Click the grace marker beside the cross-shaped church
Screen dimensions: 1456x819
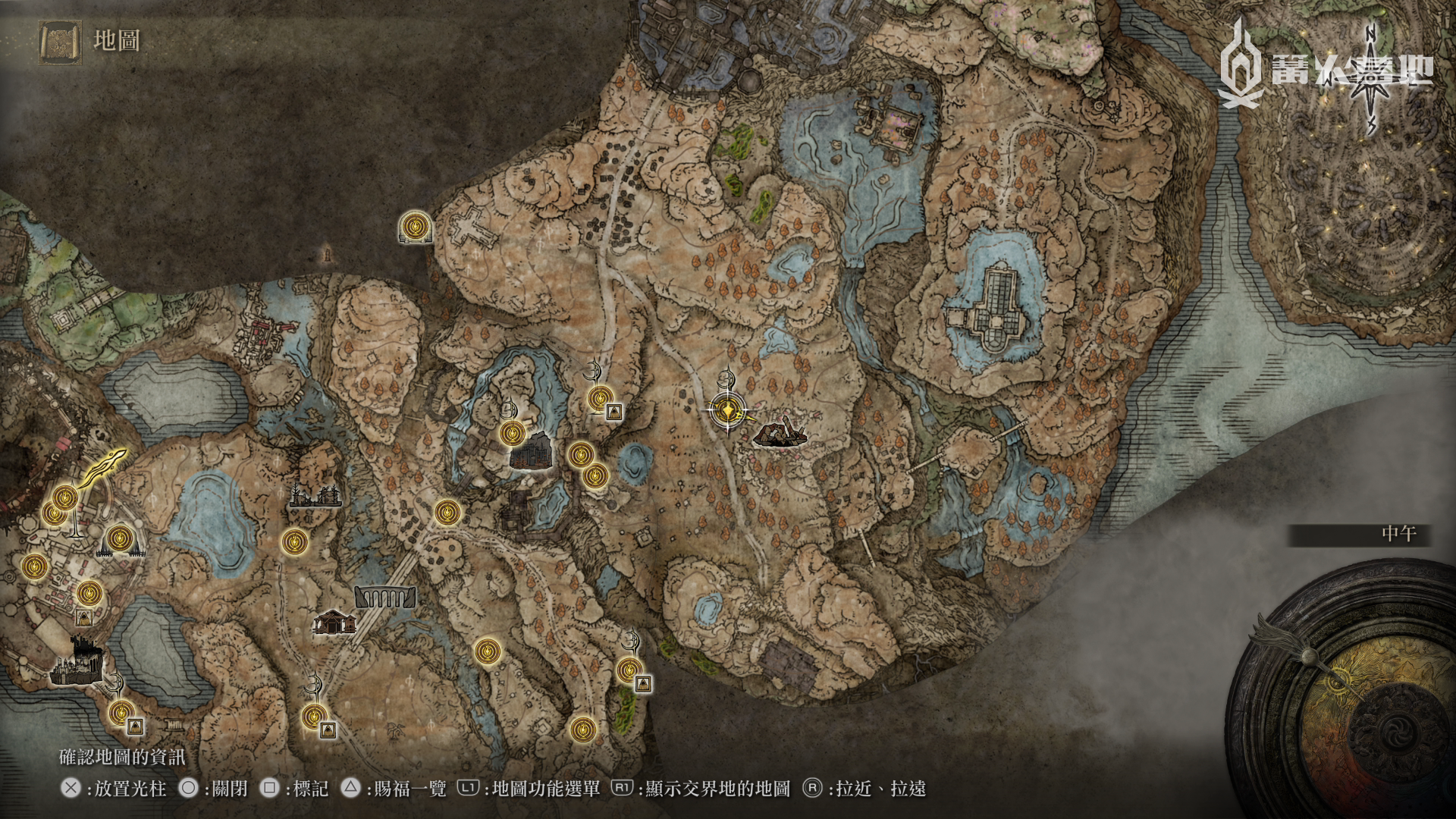point(415,226)
